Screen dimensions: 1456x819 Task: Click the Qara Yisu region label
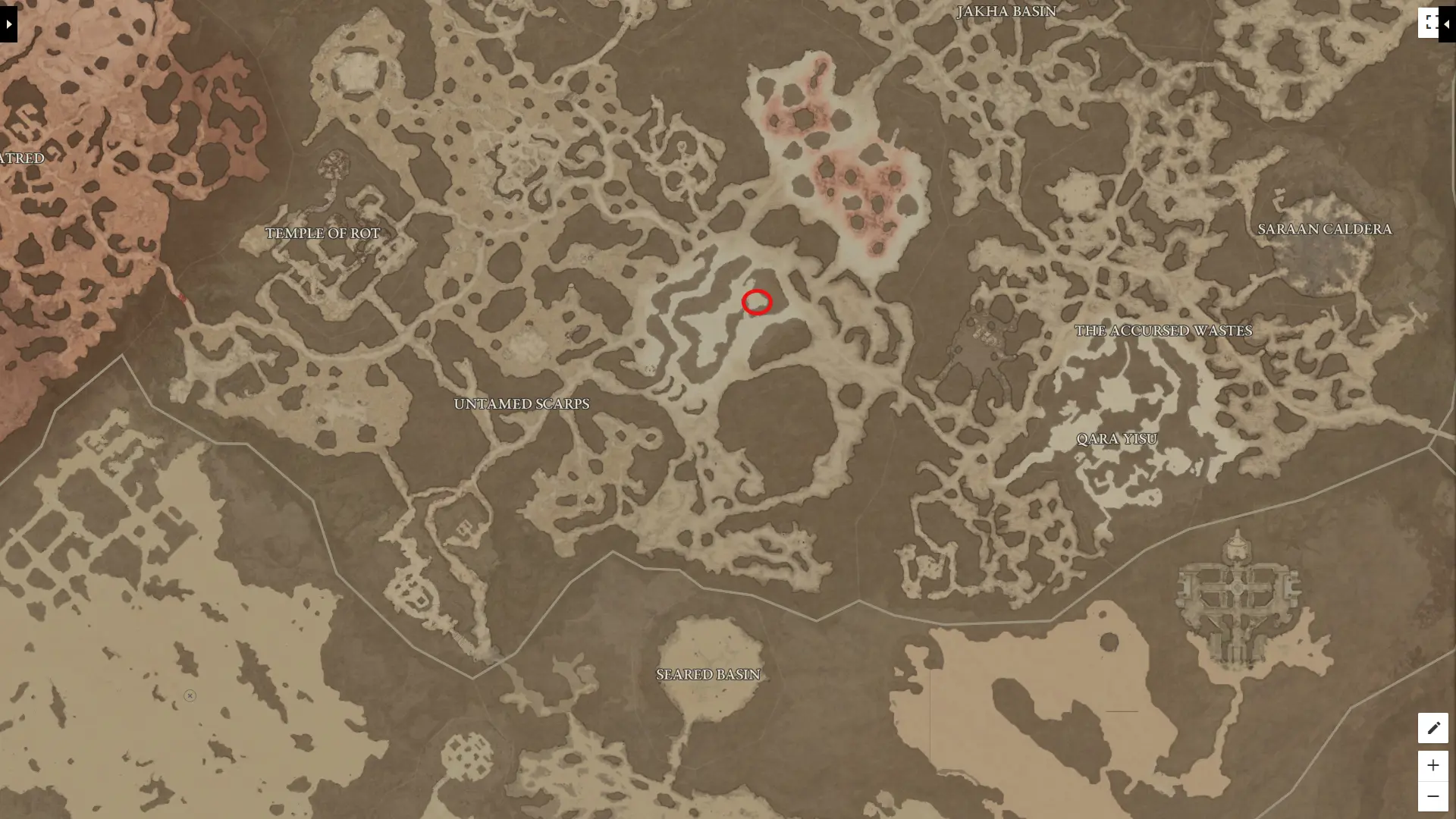tap(1117, 438)
